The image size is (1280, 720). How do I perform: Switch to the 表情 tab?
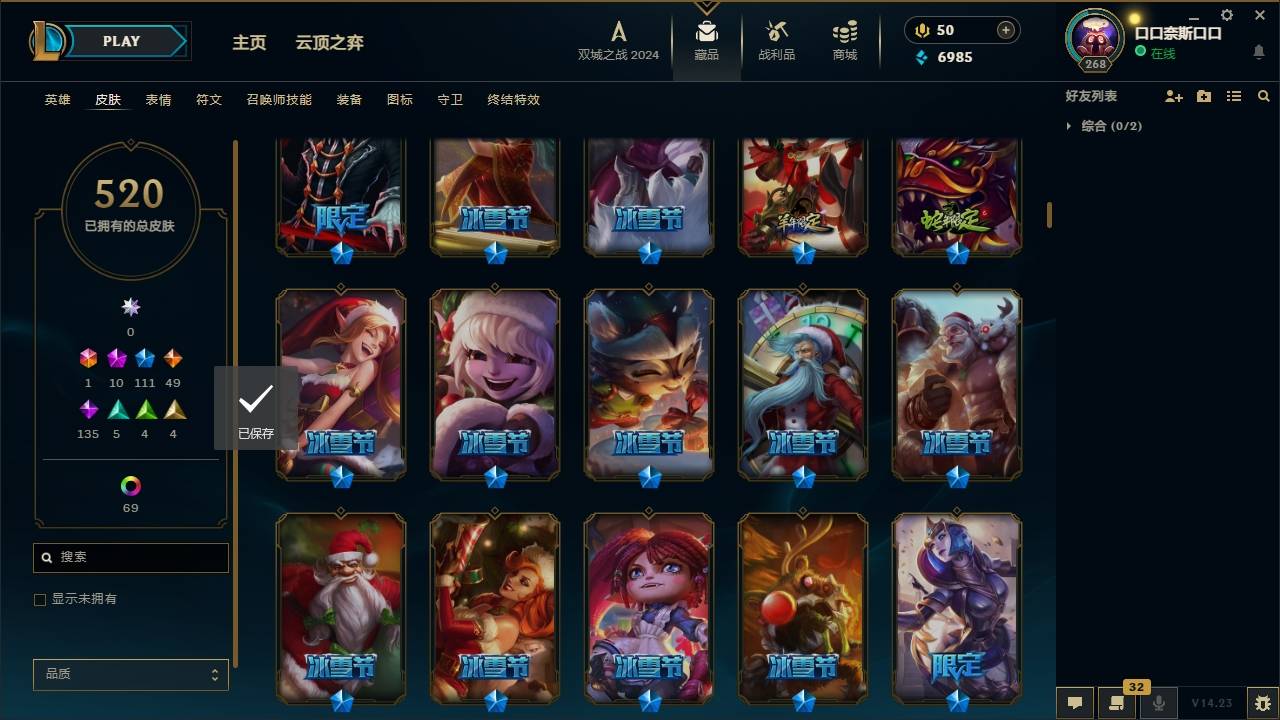[158, 99]
